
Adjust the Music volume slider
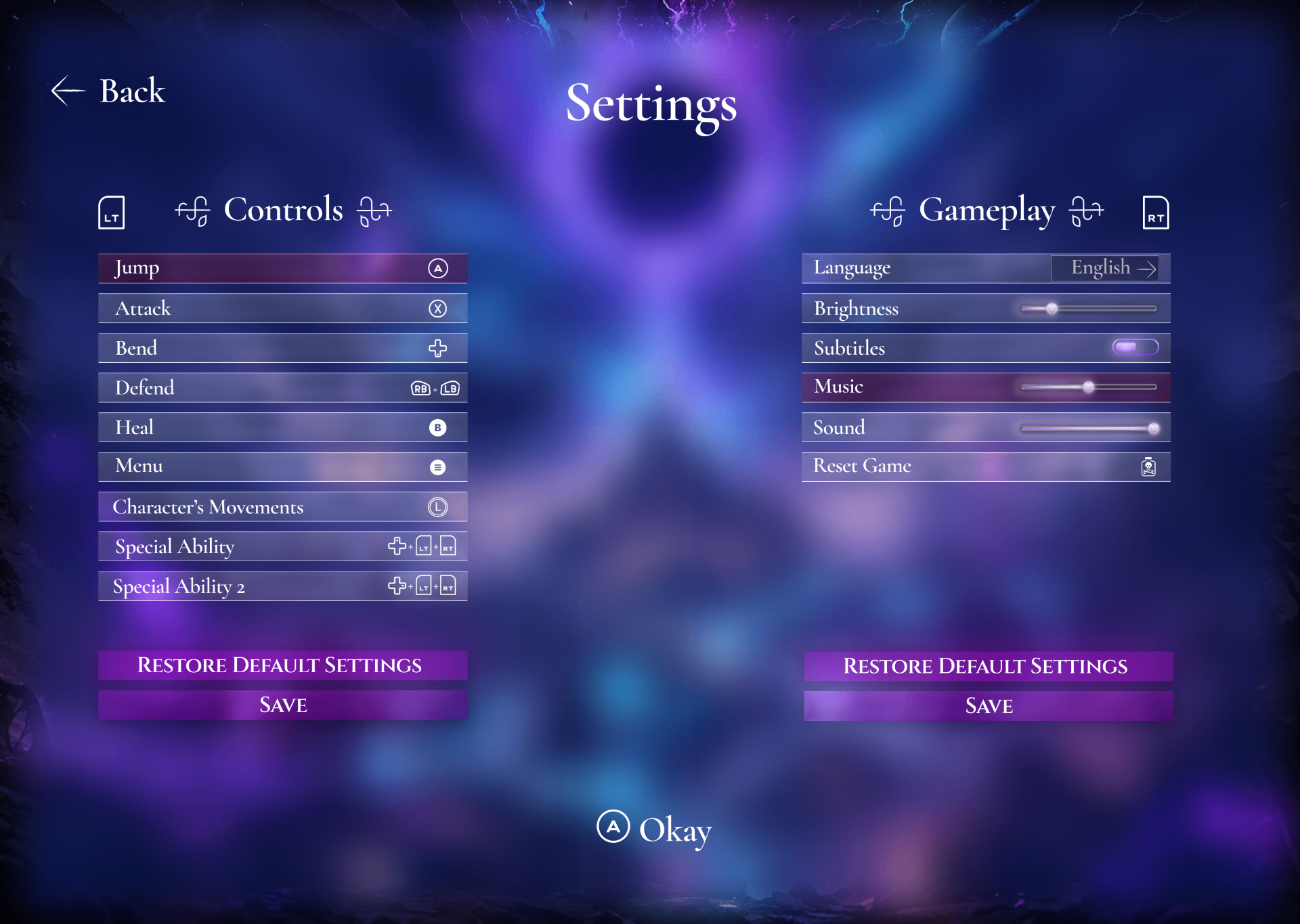[x=1088, y=387]
